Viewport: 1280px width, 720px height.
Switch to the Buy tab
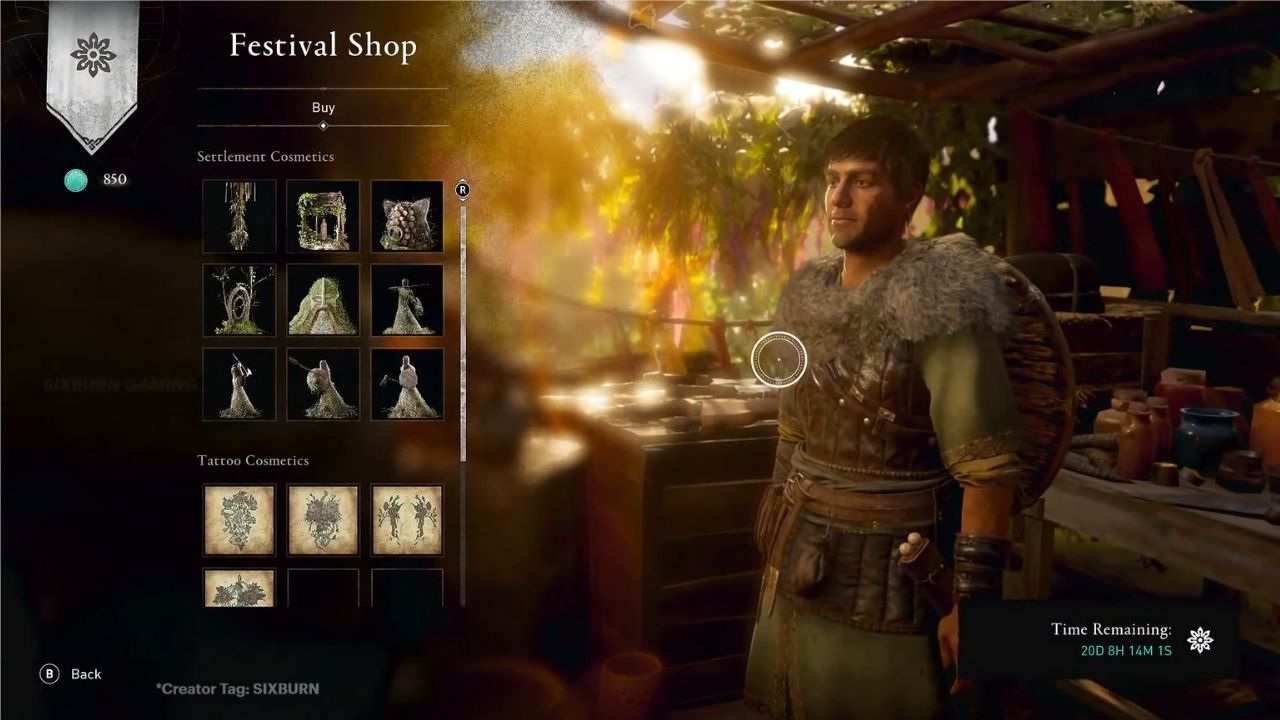pos(322,108)
